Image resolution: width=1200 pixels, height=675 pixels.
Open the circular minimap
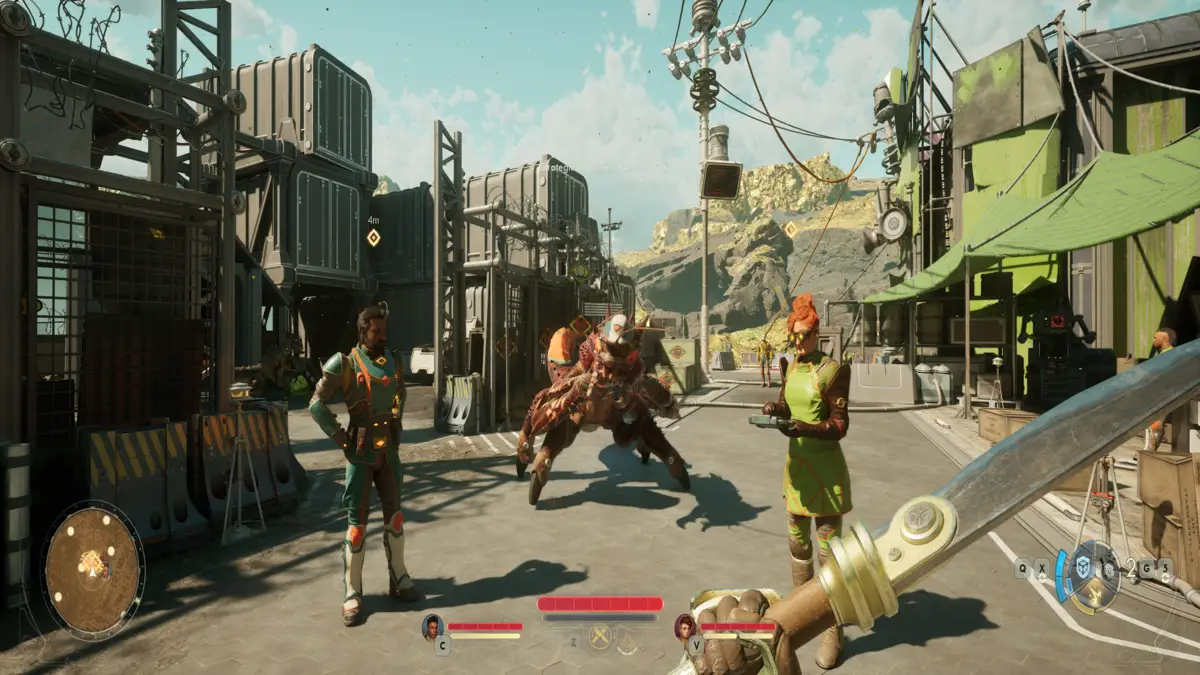point(93,569)
